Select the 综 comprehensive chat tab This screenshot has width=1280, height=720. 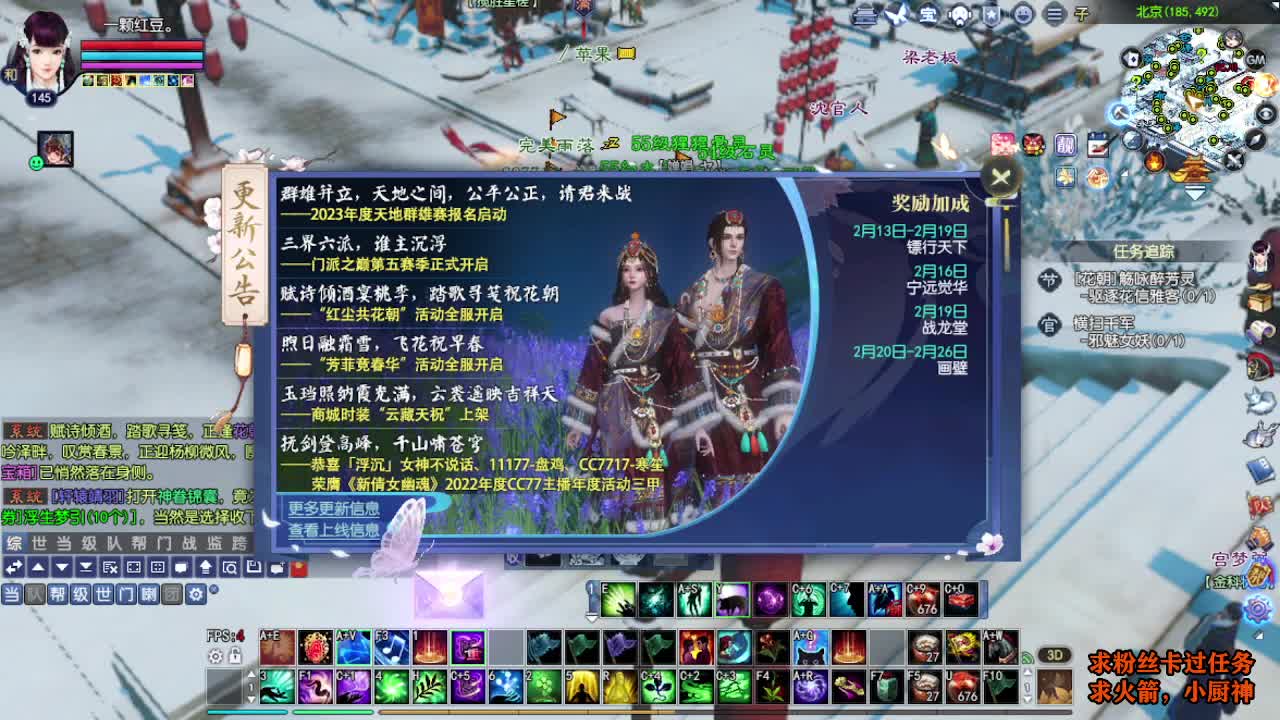coord(14,542)
